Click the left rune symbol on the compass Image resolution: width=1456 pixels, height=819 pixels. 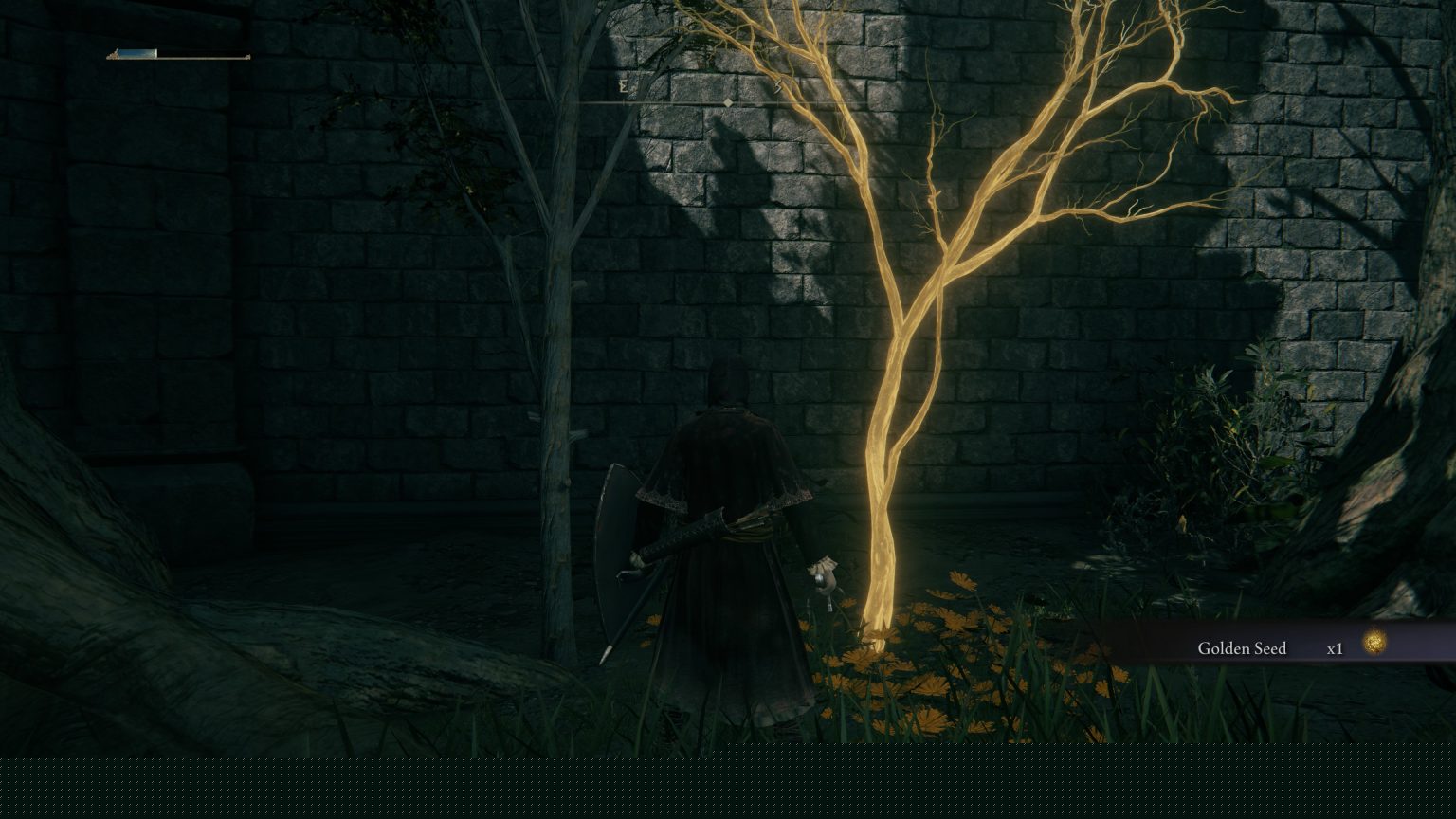(x=623, y=85)
